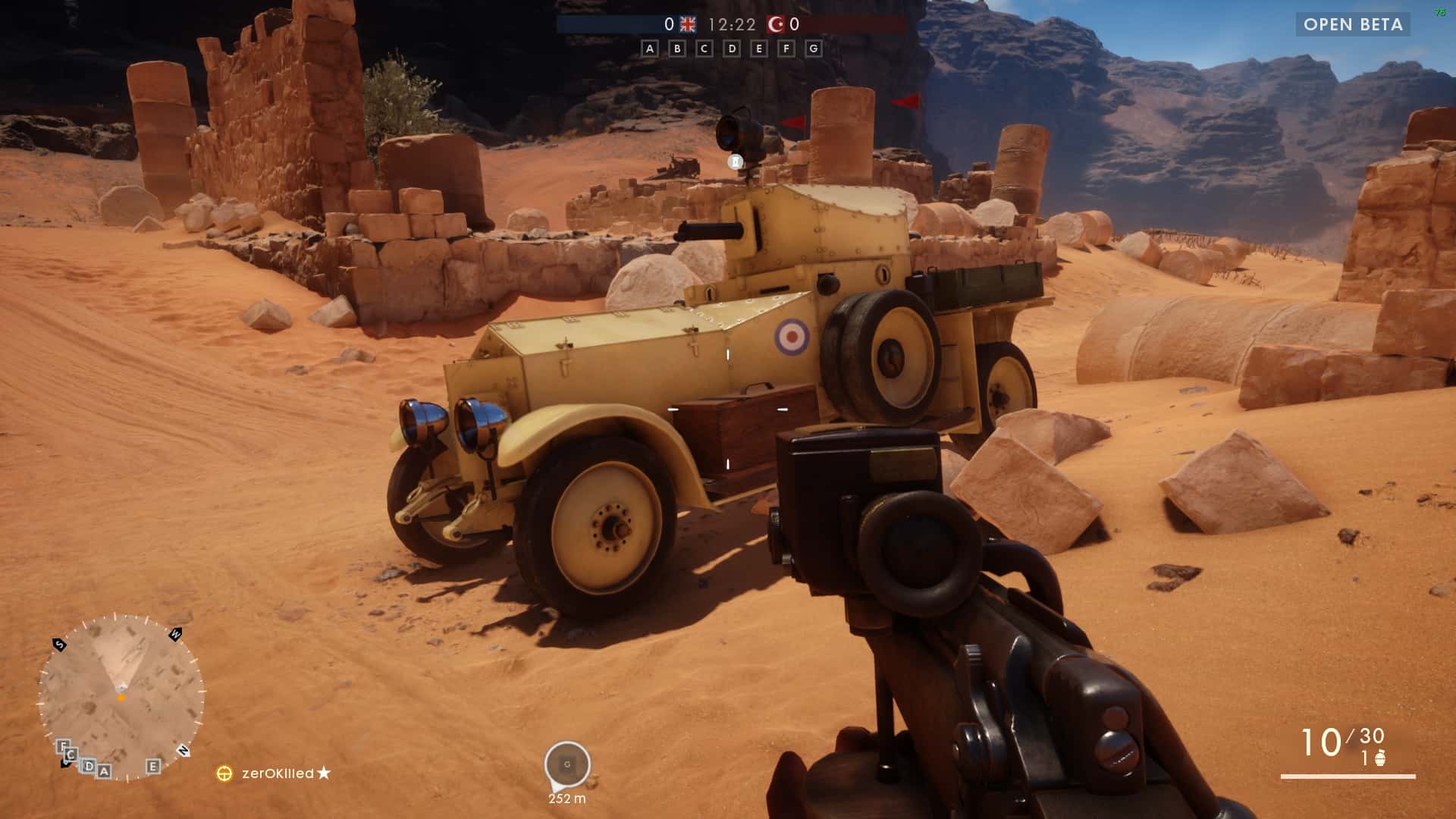Click the E flag marker on the minimap
This screenshot has height=819, width=1456.
point(153,766)
